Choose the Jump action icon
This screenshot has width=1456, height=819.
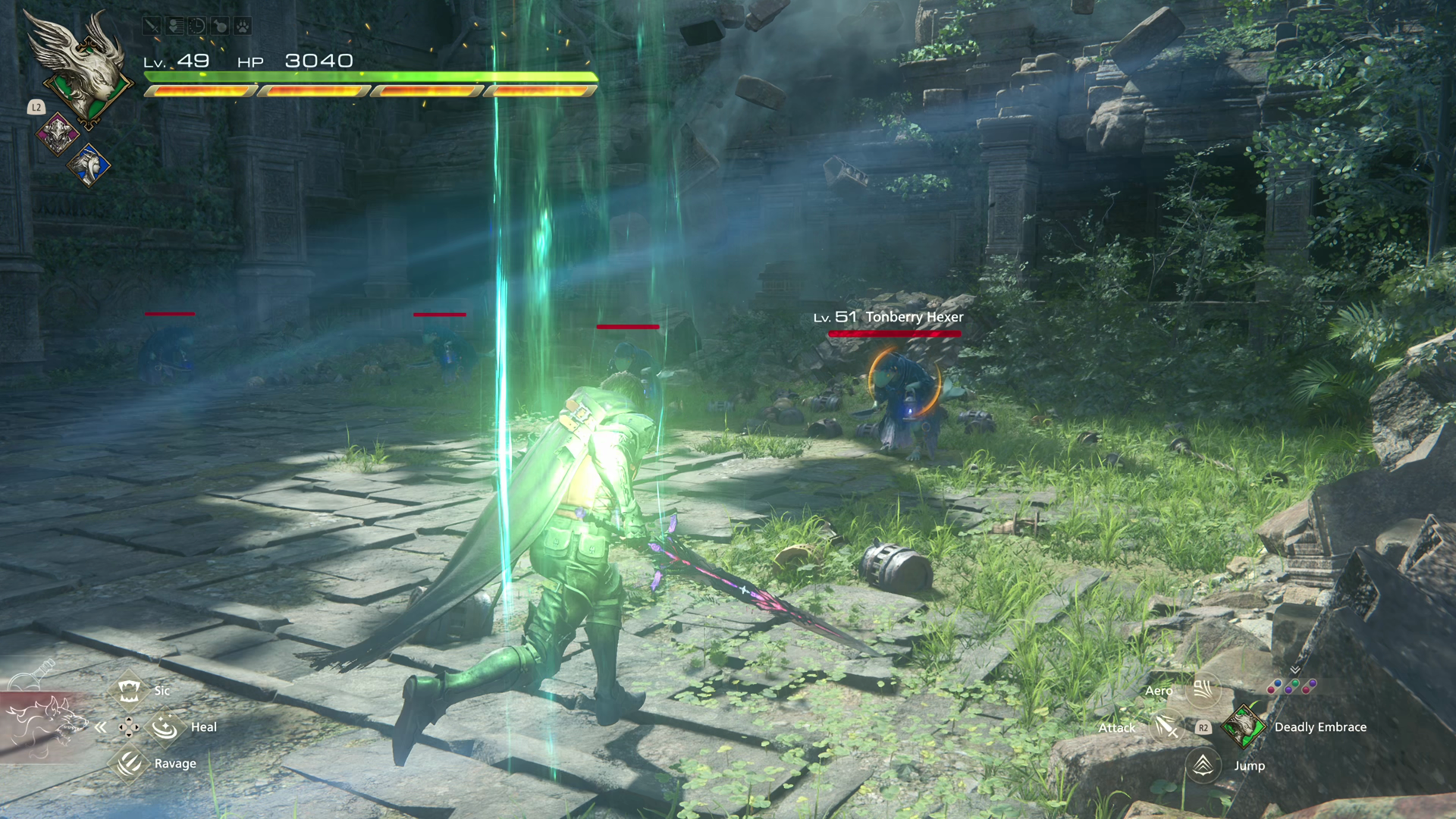tap(1203, 764)
